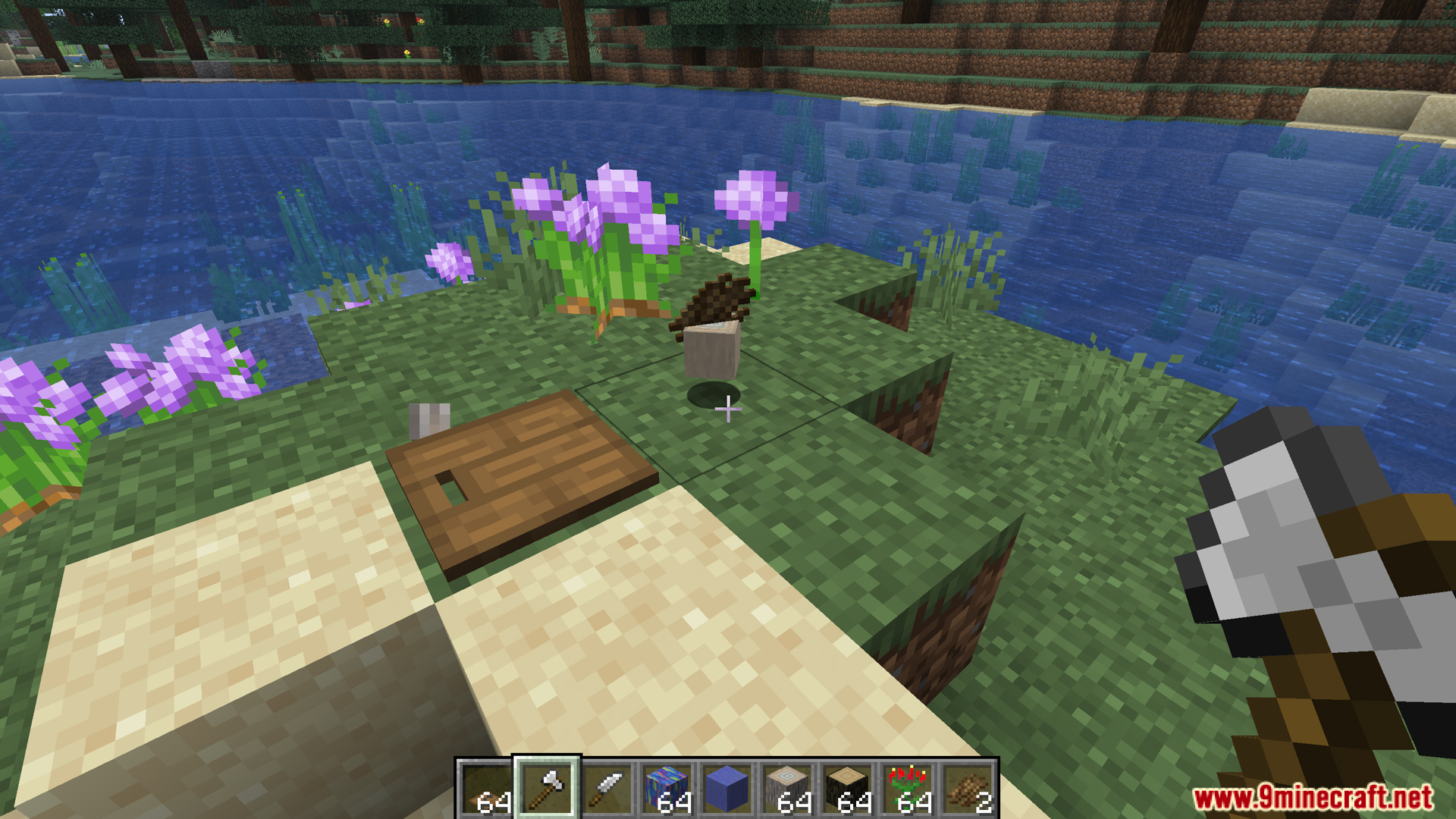Screen dimensions: 1456x819
Task: Select the gray log stack
Action: [787, 789]
